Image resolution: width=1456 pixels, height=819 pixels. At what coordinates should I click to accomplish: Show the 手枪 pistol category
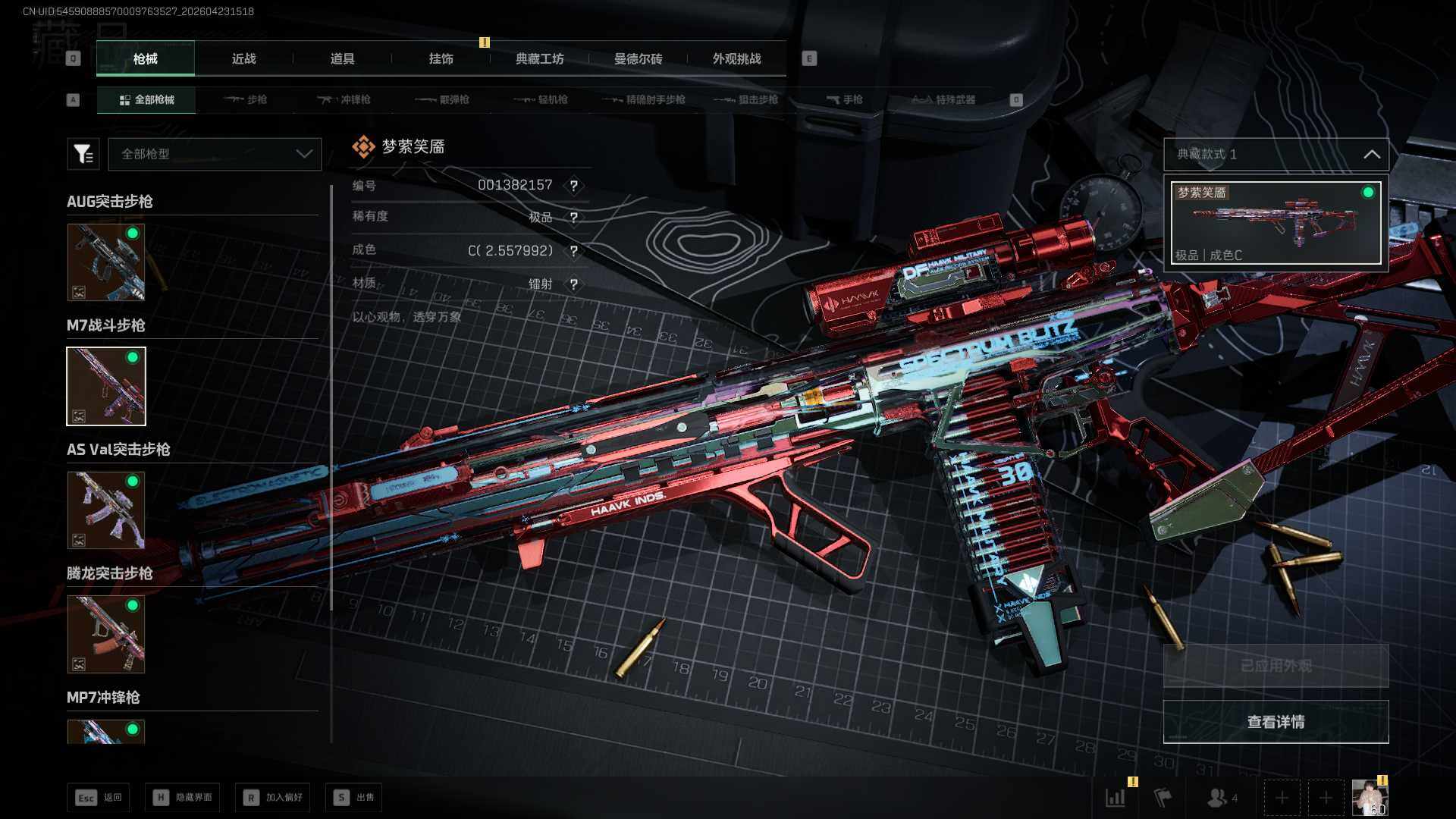[x=844, y=100]
